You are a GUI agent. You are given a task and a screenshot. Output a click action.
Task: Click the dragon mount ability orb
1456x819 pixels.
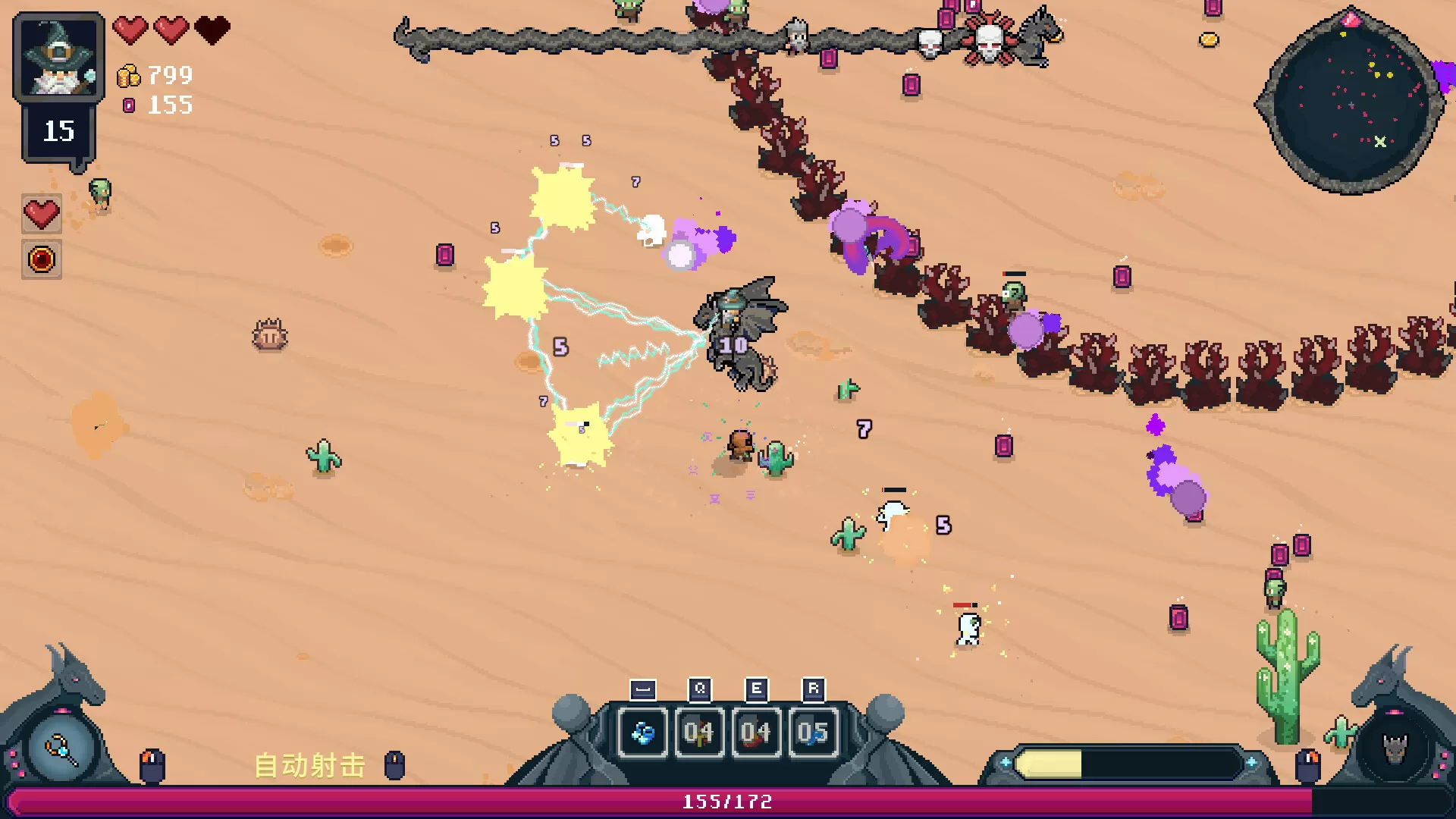click(x=1394, y=750)
